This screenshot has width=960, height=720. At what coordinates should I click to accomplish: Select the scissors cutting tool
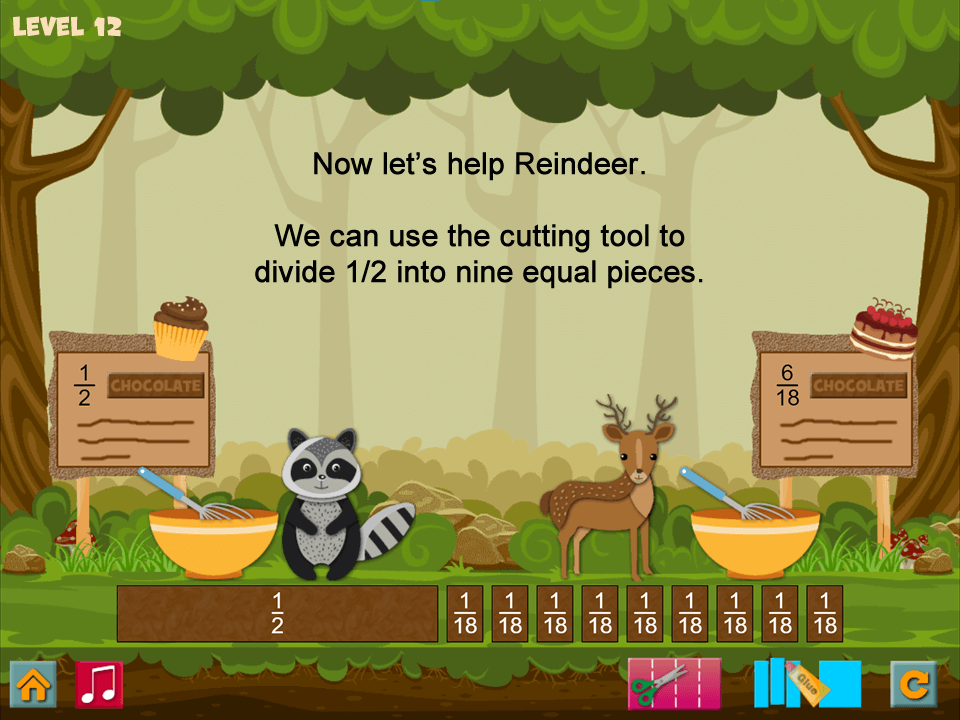click(x=673, y=684)
